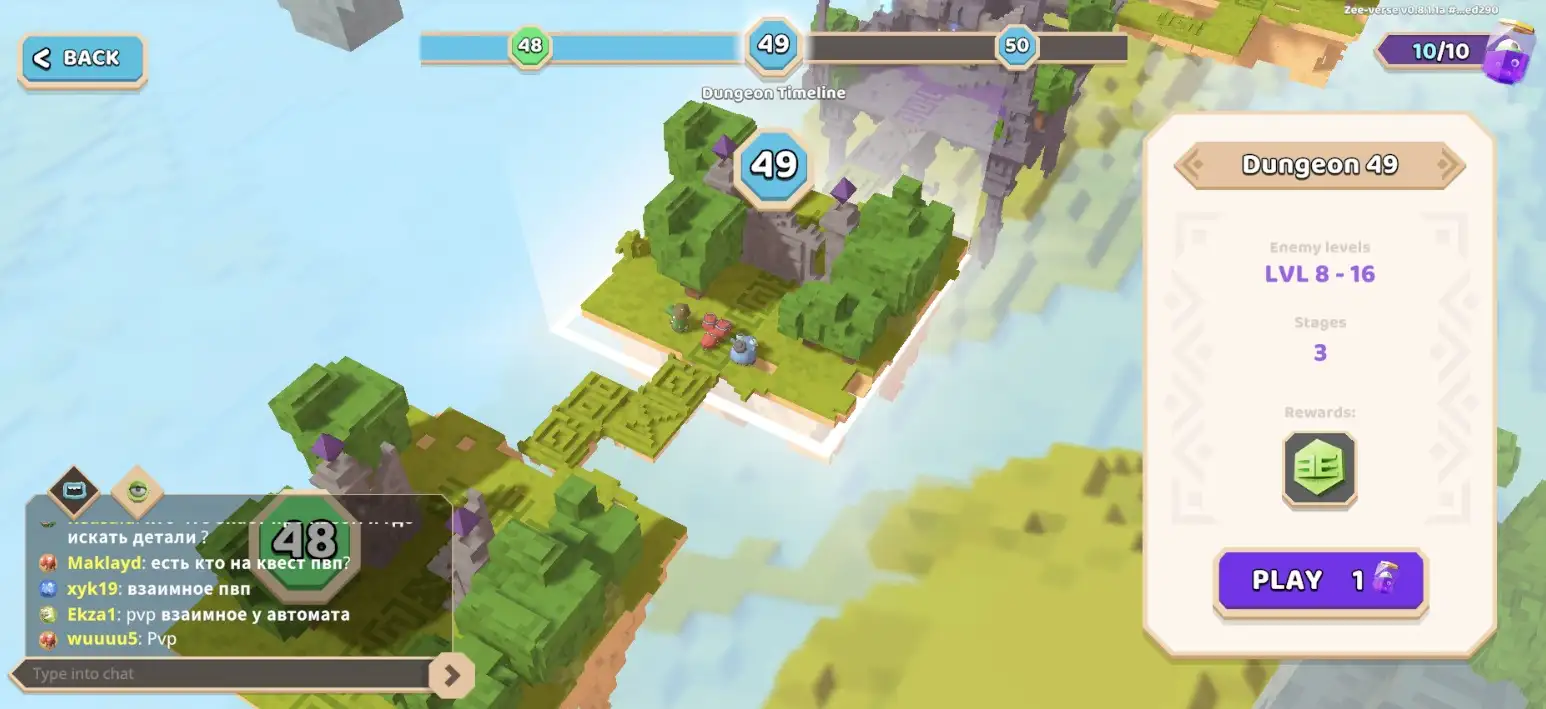Click the current dungeon 49 timeline marker

coord(773,45)
